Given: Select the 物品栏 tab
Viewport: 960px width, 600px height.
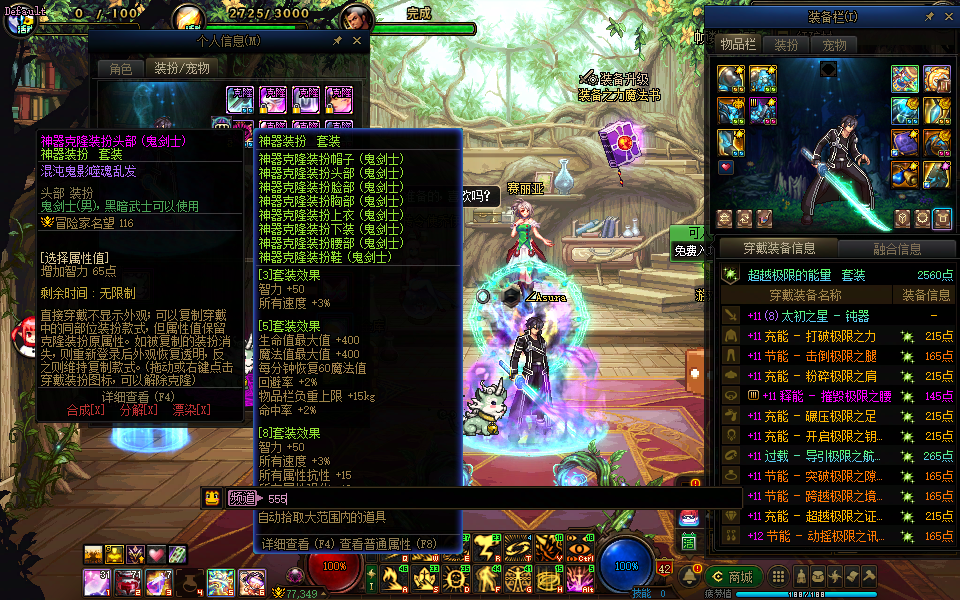Looking at the screenshot, I should tap(738, 45).
